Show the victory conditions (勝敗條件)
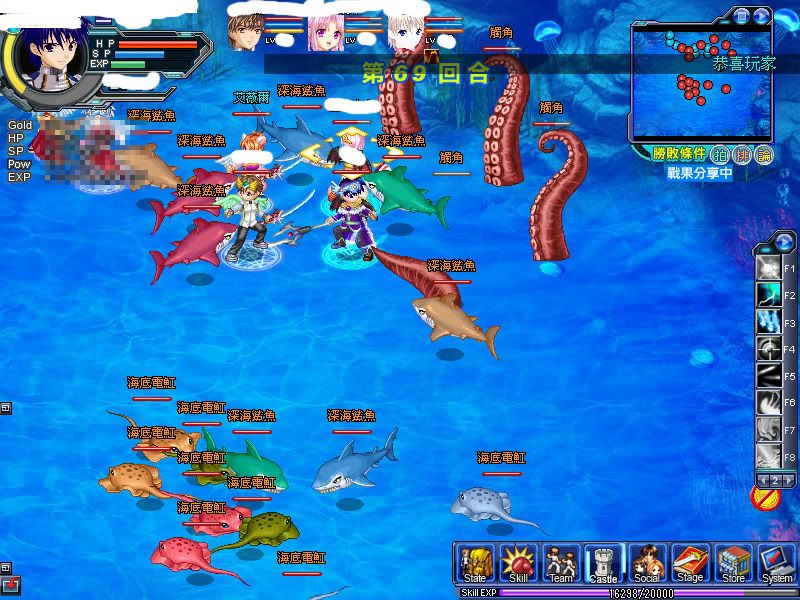The image size is (800, 600). click(x=679, y=154)
